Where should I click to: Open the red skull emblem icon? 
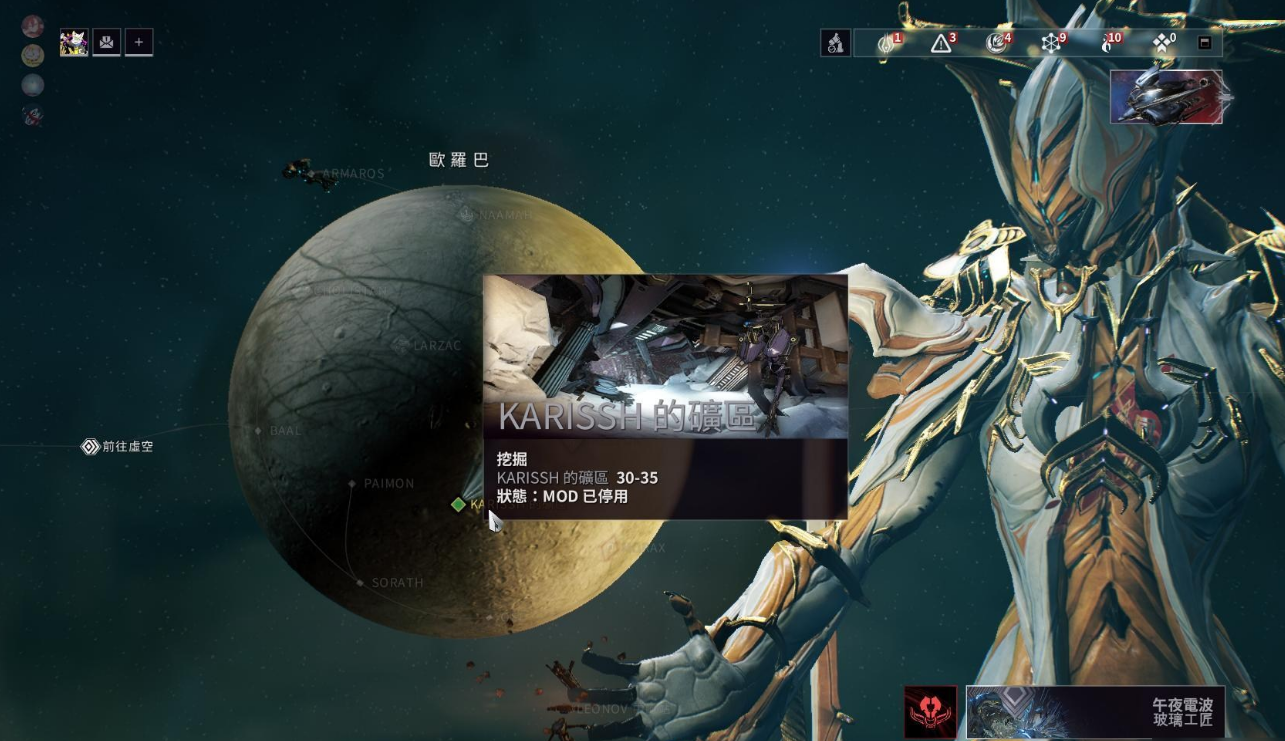point(930,711)
